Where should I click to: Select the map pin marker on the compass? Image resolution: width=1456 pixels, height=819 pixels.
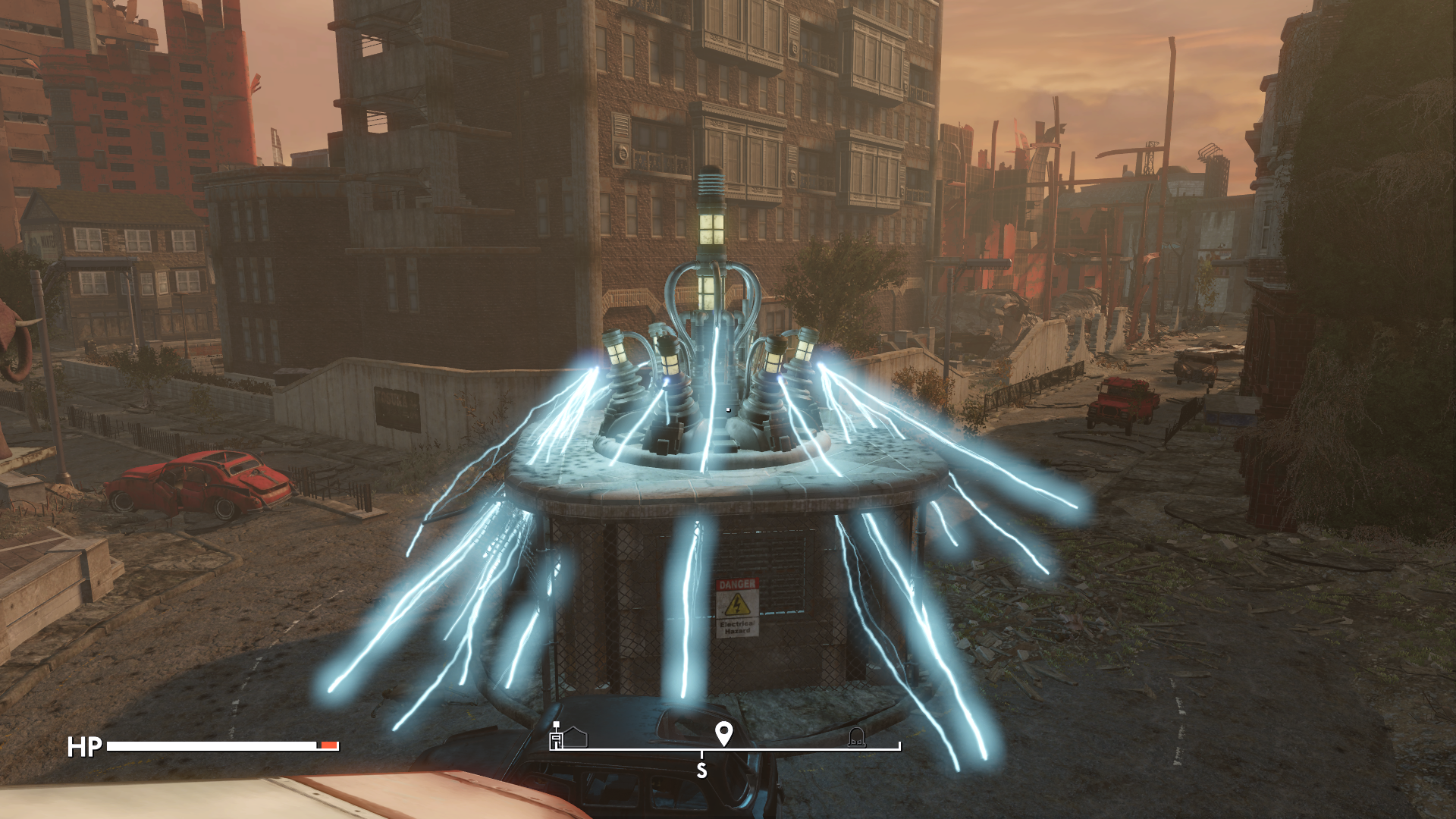pyautogui.click(x=723, y=733)
